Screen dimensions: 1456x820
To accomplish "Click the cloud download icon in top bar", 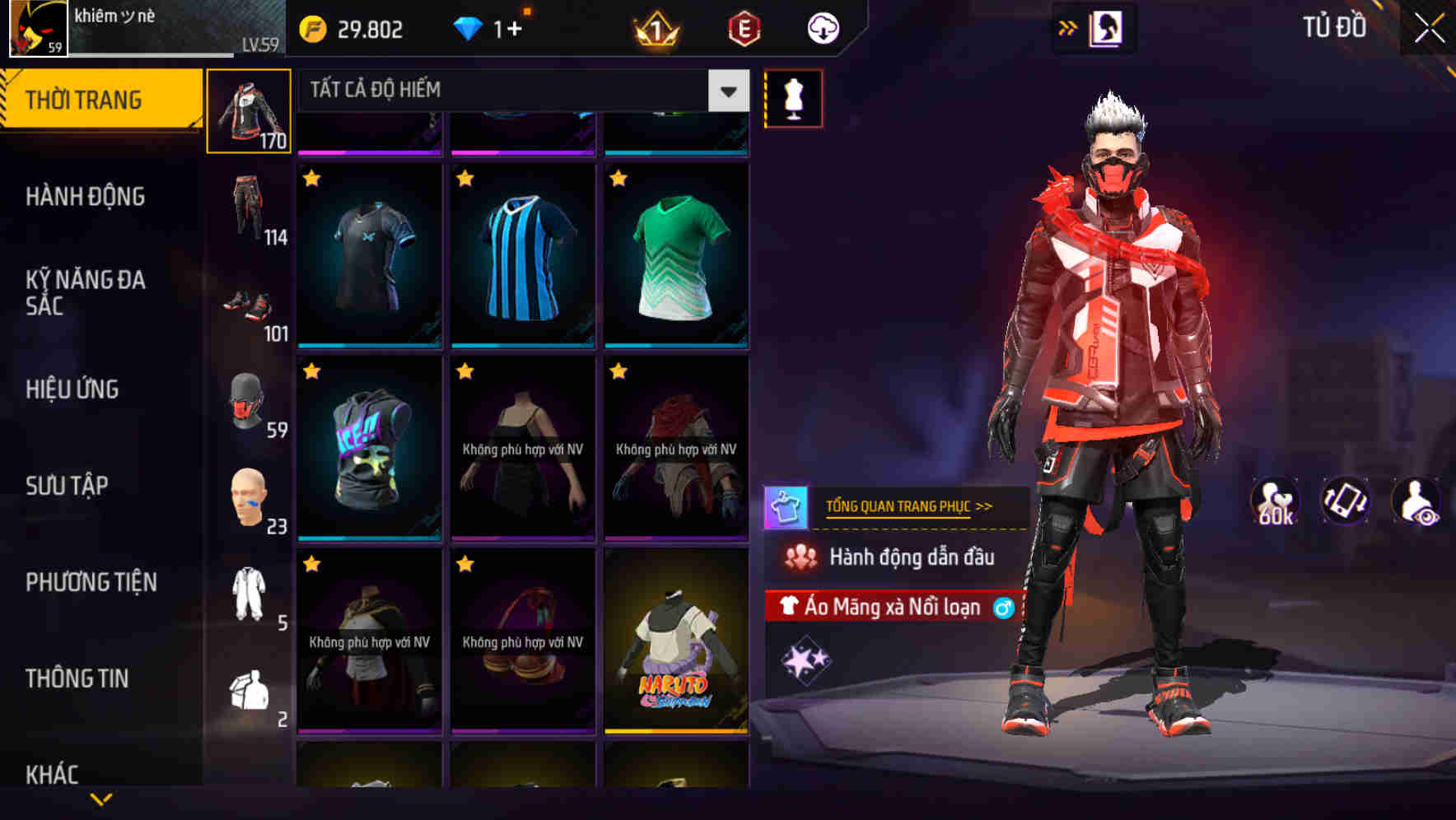I will 821,27.
